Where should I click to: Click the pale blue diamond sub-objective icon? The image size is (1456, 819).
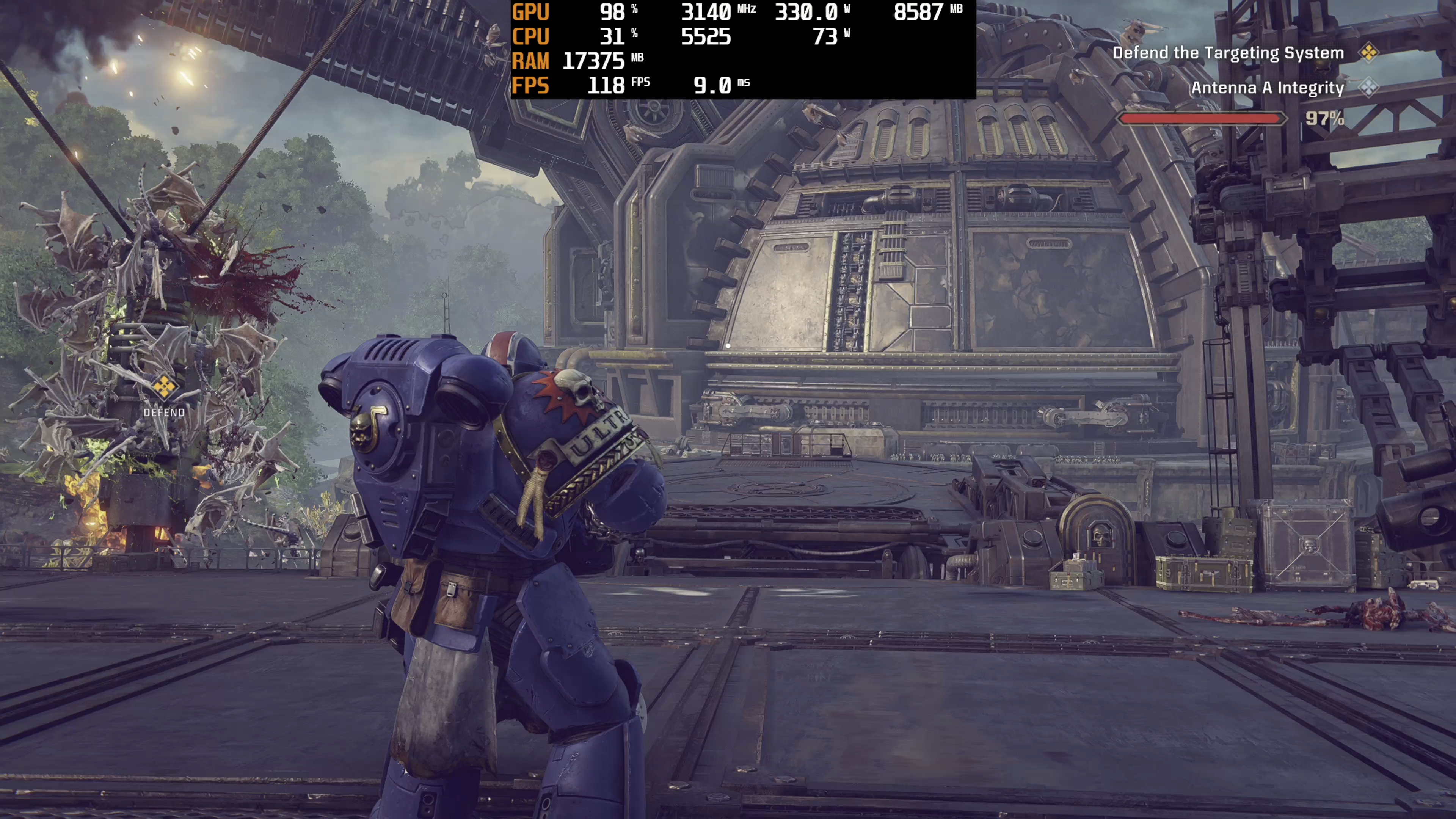[1368, 87]
